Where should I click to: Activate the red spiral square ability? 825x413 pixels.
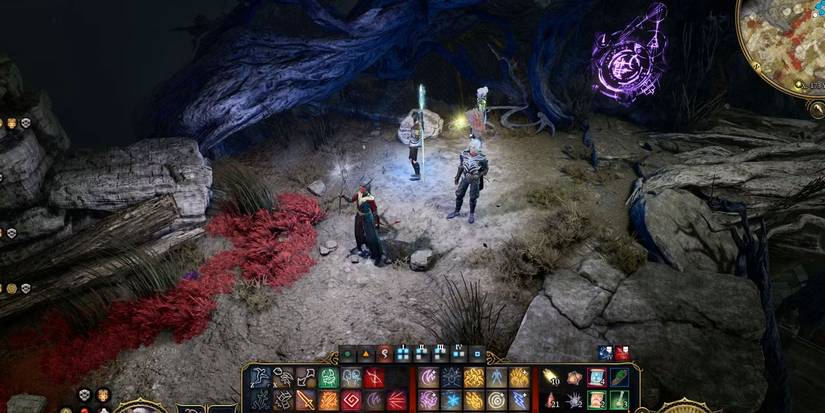(352, 400)
